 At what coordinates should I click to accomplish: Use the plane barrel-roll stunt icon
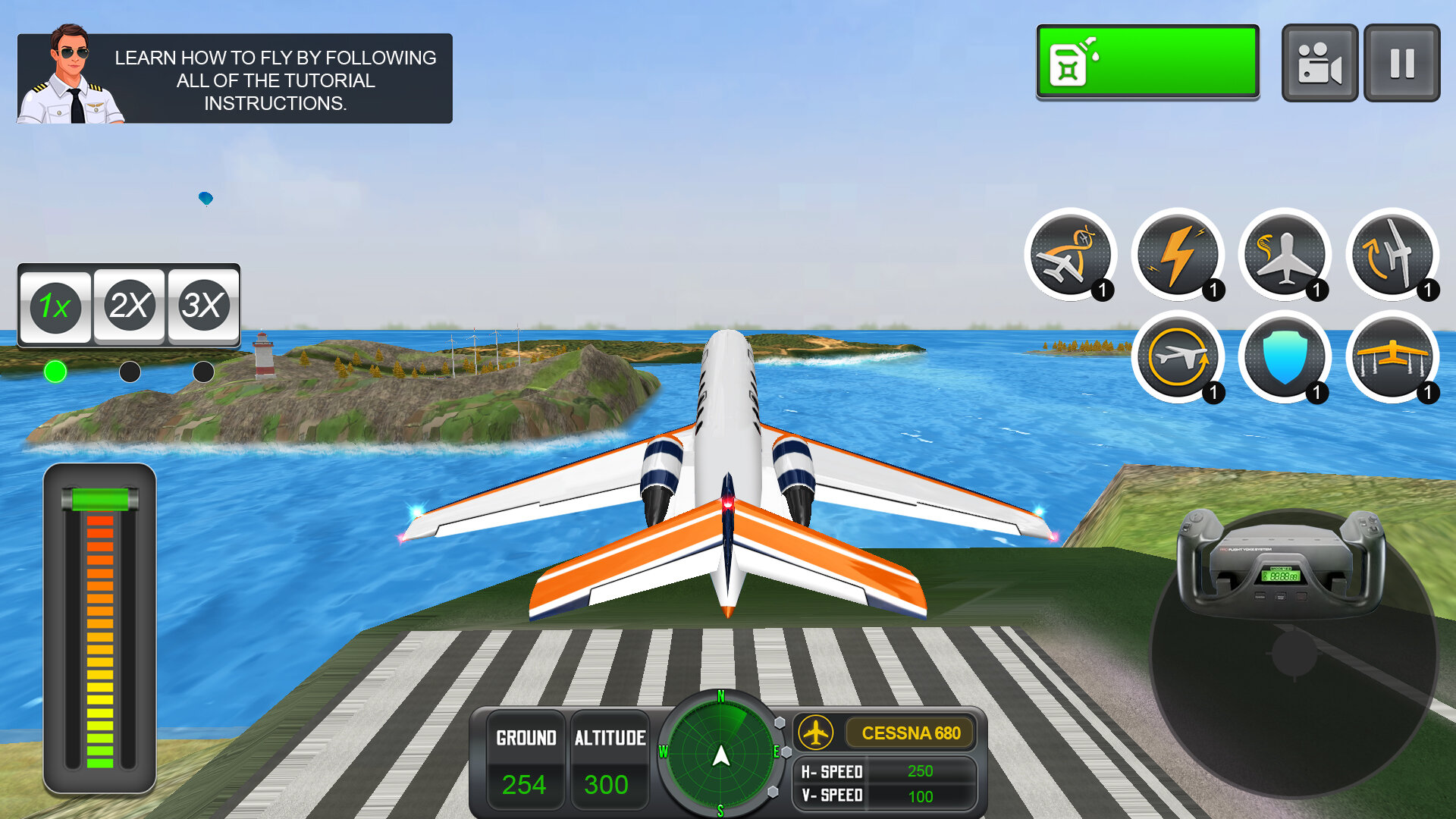tap(1070, 255)
